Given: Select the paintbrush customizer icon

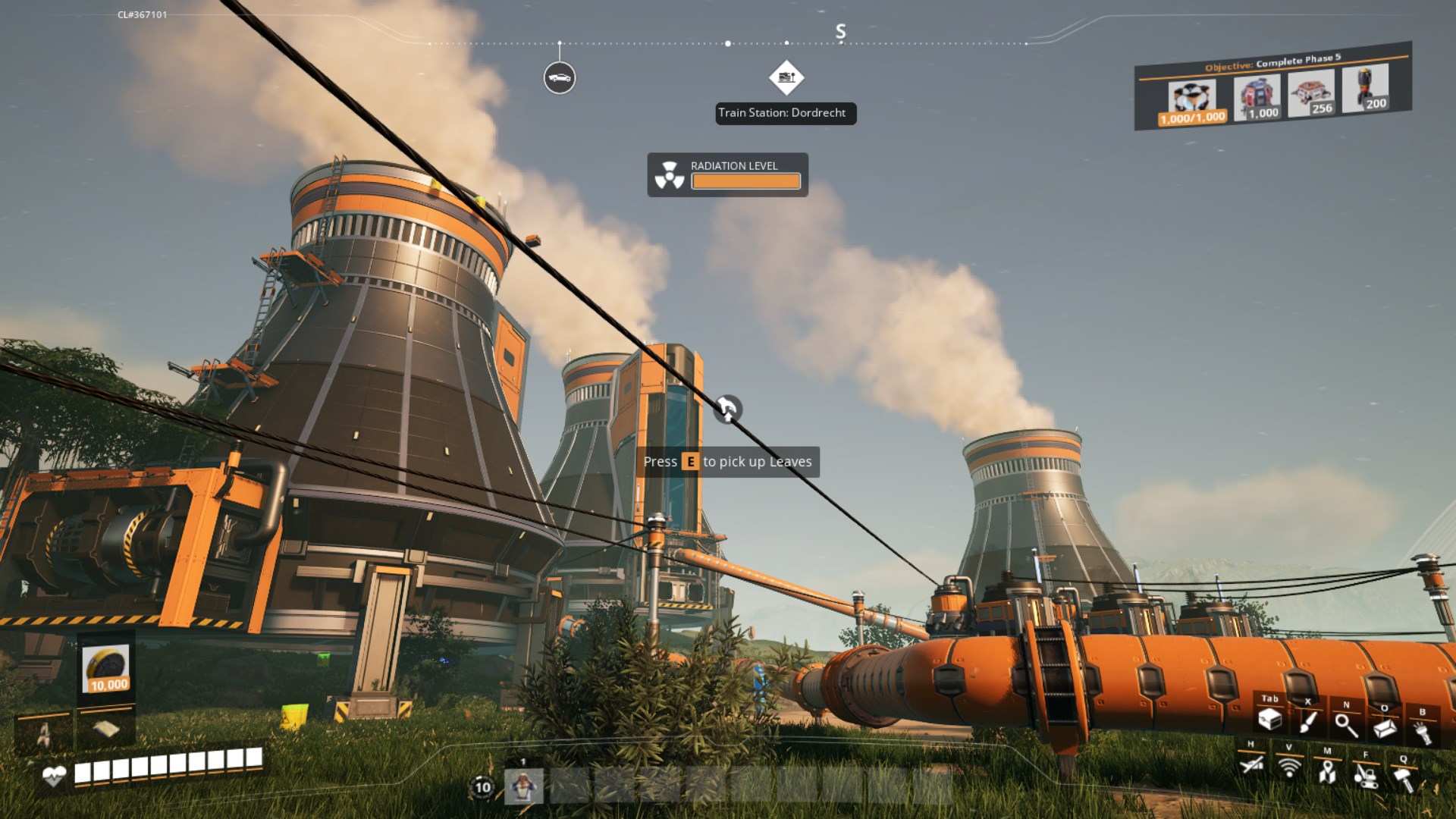Looking at the screenshot, I should coord(1307,721).
